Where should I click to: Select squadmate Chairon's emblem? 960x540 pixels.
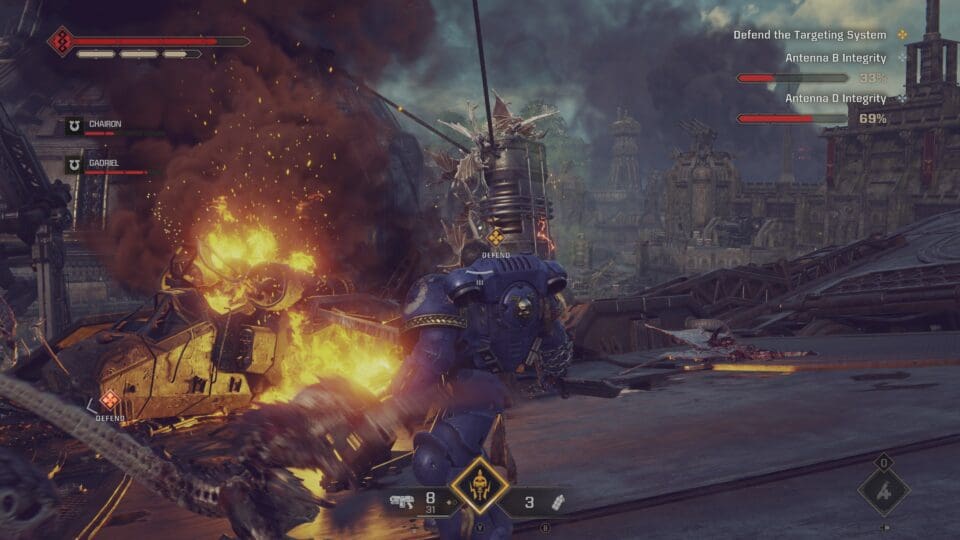click(74, 126)
